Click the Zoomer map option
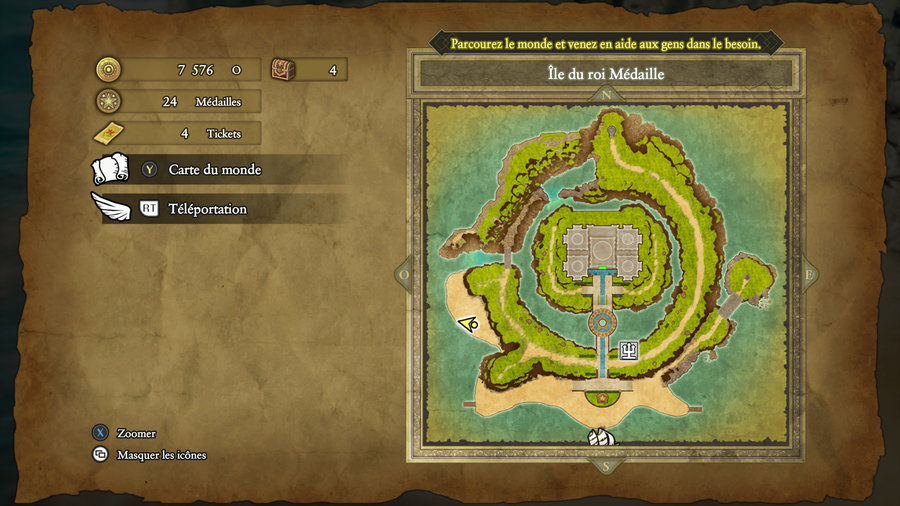The image size is (900, 506). [135, 433]
